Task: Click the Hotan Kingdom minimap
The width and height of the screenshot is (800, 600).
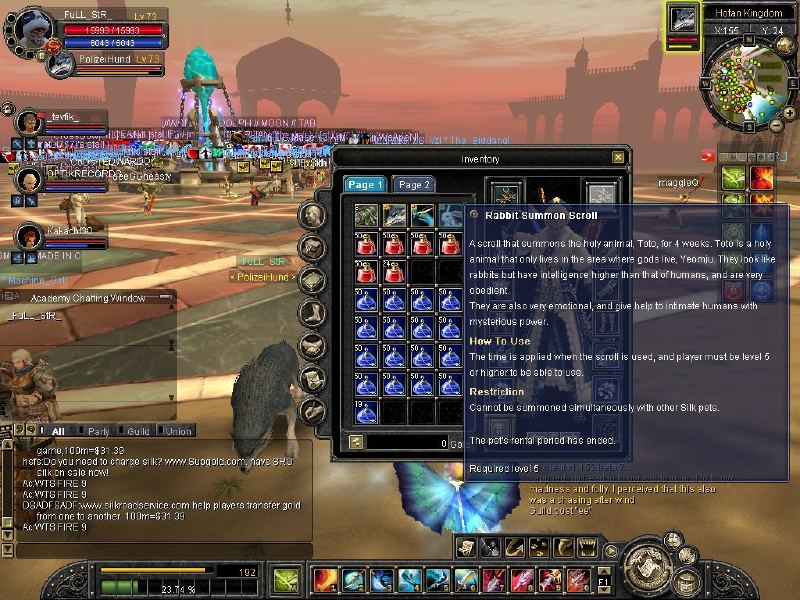Action: pyautogui.click(x=741, y=82)
